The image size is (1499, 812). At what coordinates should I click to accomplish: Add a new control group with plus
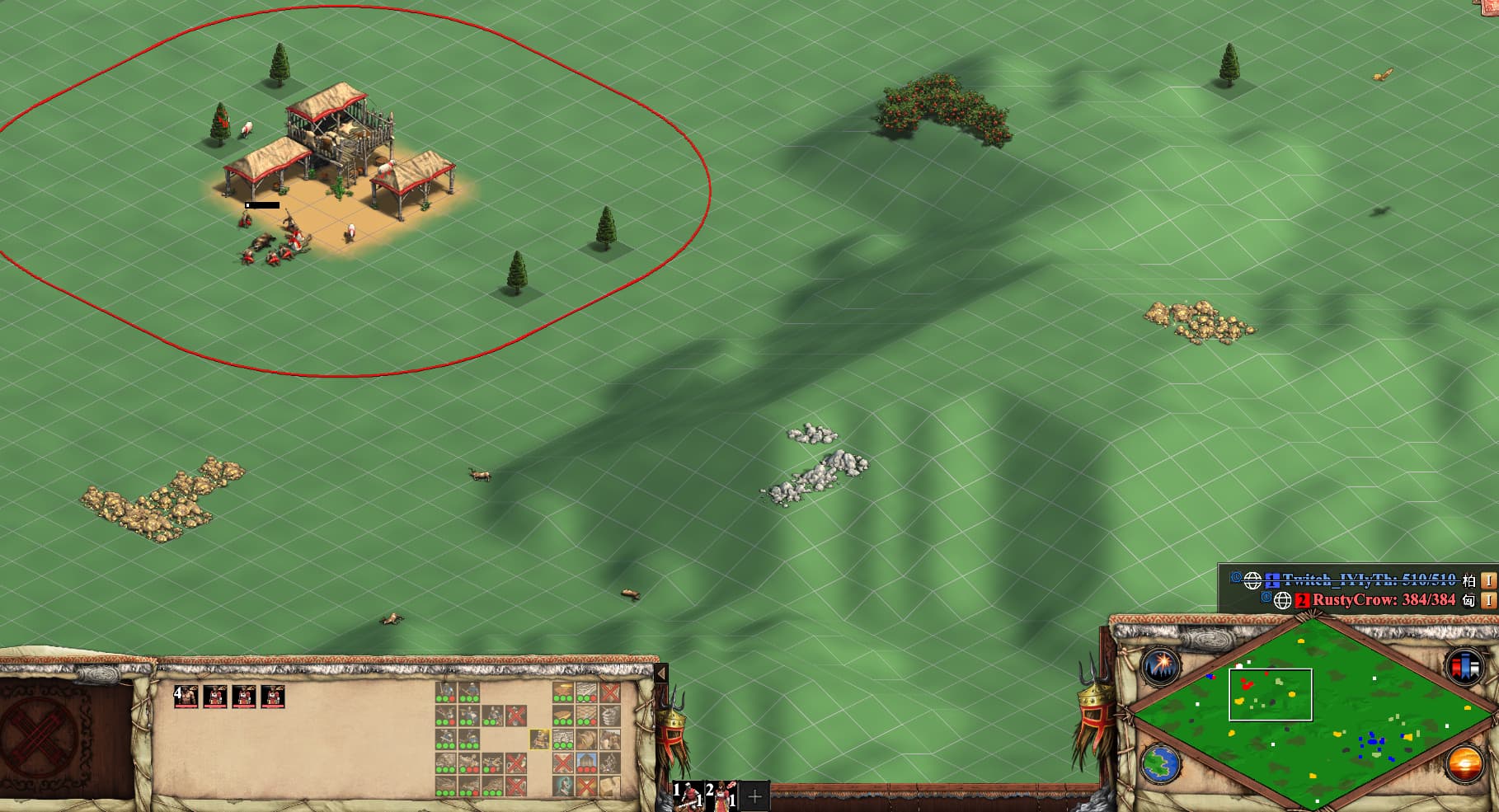click(x=754, y=797)
